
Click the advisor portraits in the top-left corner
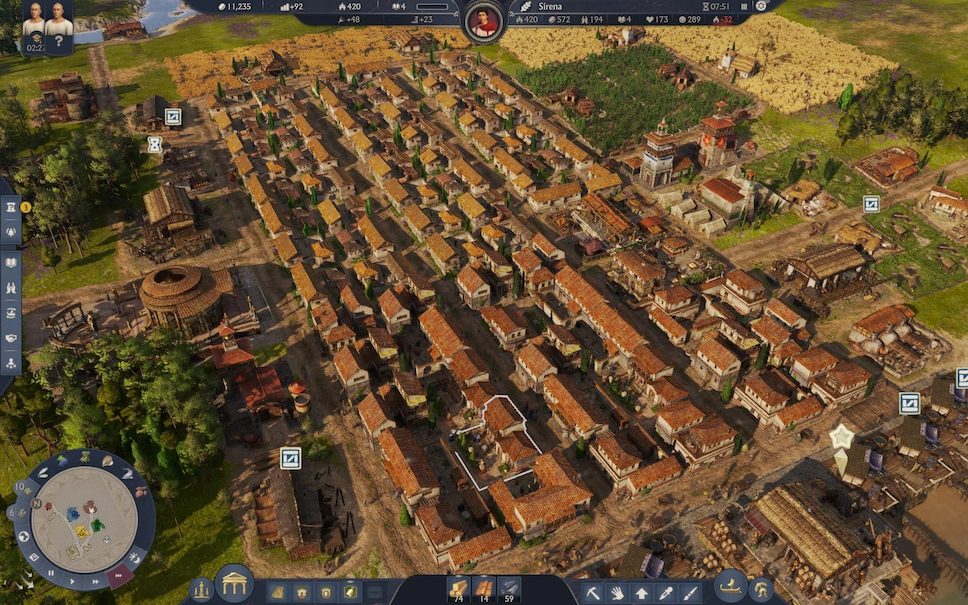(47, 23)
